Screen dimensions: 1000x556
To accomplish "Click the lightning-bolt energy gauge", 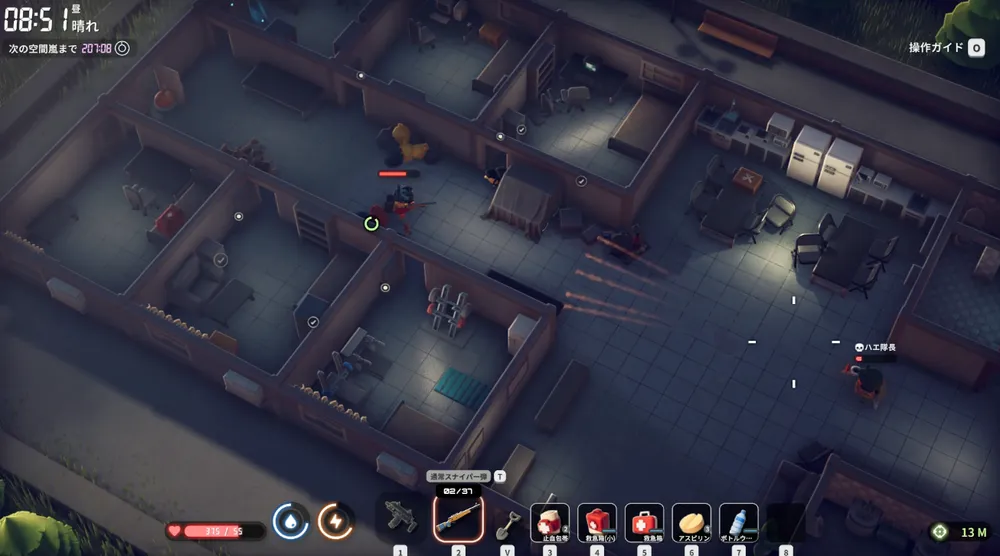I will tap(335, 521).
